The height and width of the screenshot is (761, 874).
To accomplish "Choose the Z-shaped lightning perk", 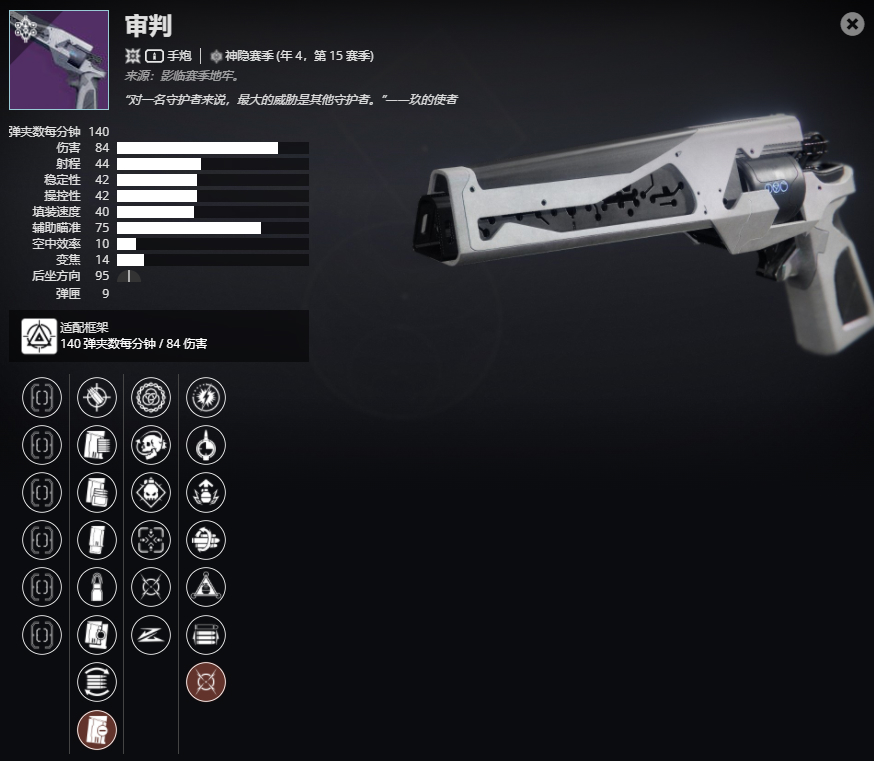I will [151, 634].
